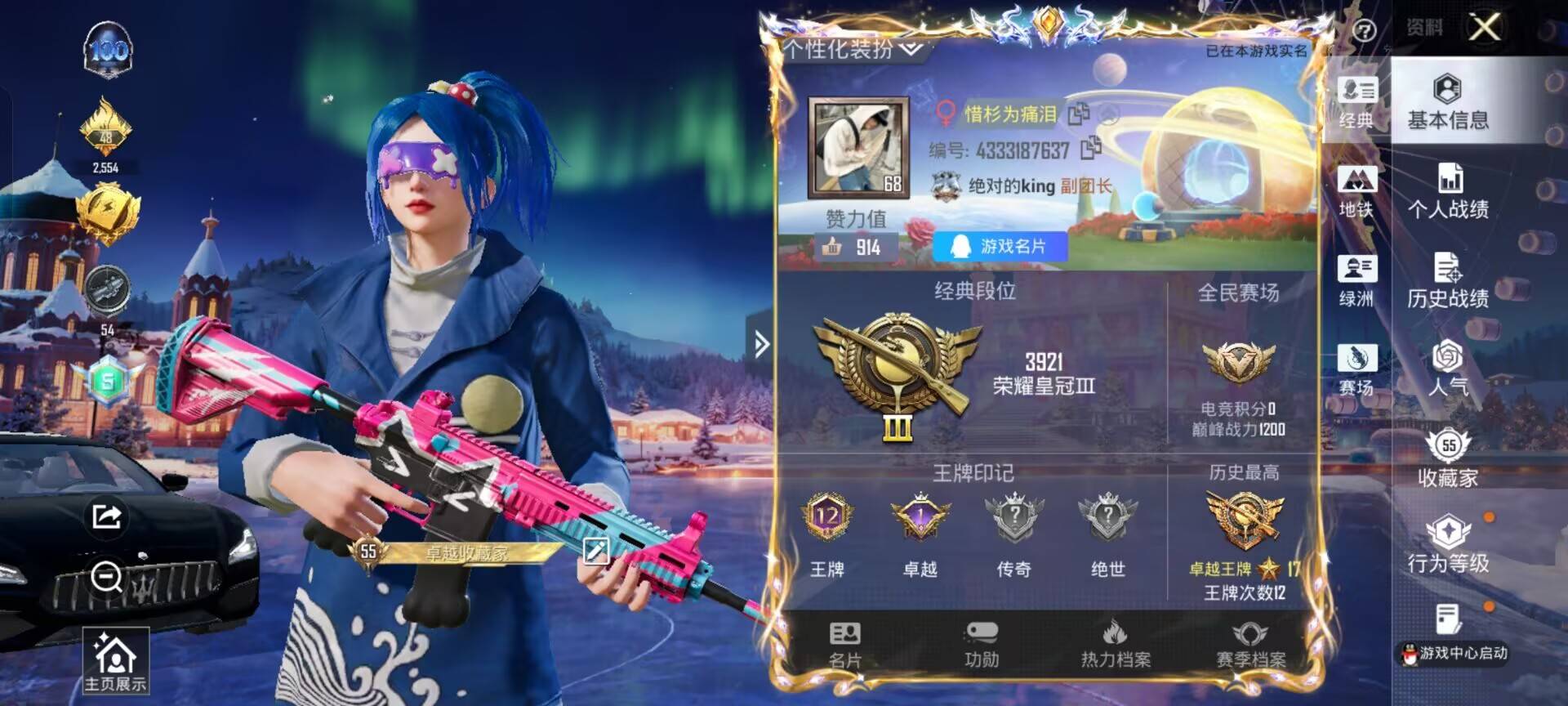The width and height of the screenshot is (1568, 706).
Task: Open 历史战绩 match history
Action: (x=1447, y=281)
